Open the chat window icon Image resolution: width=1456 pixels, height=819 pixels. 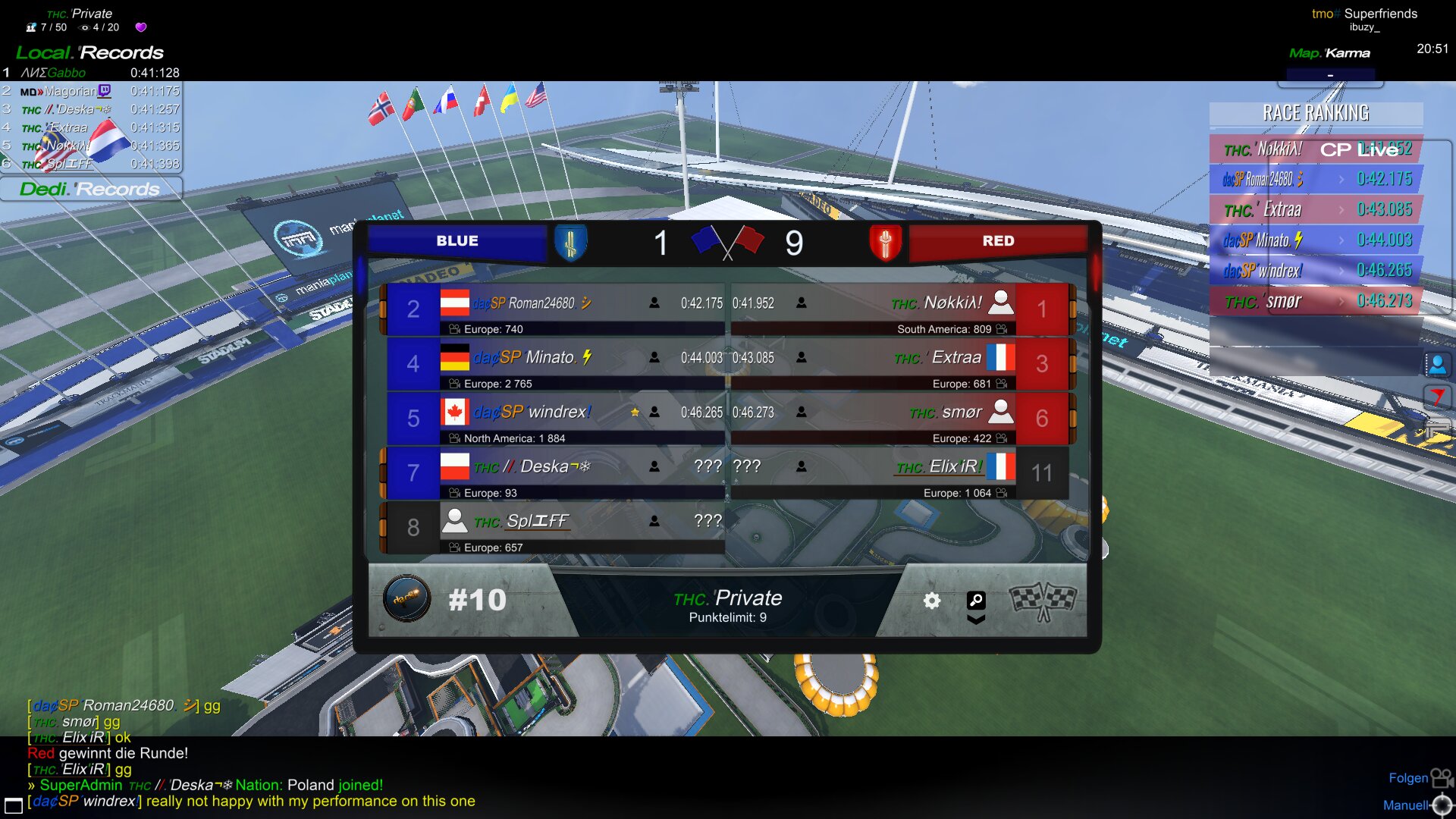[14, 805]
